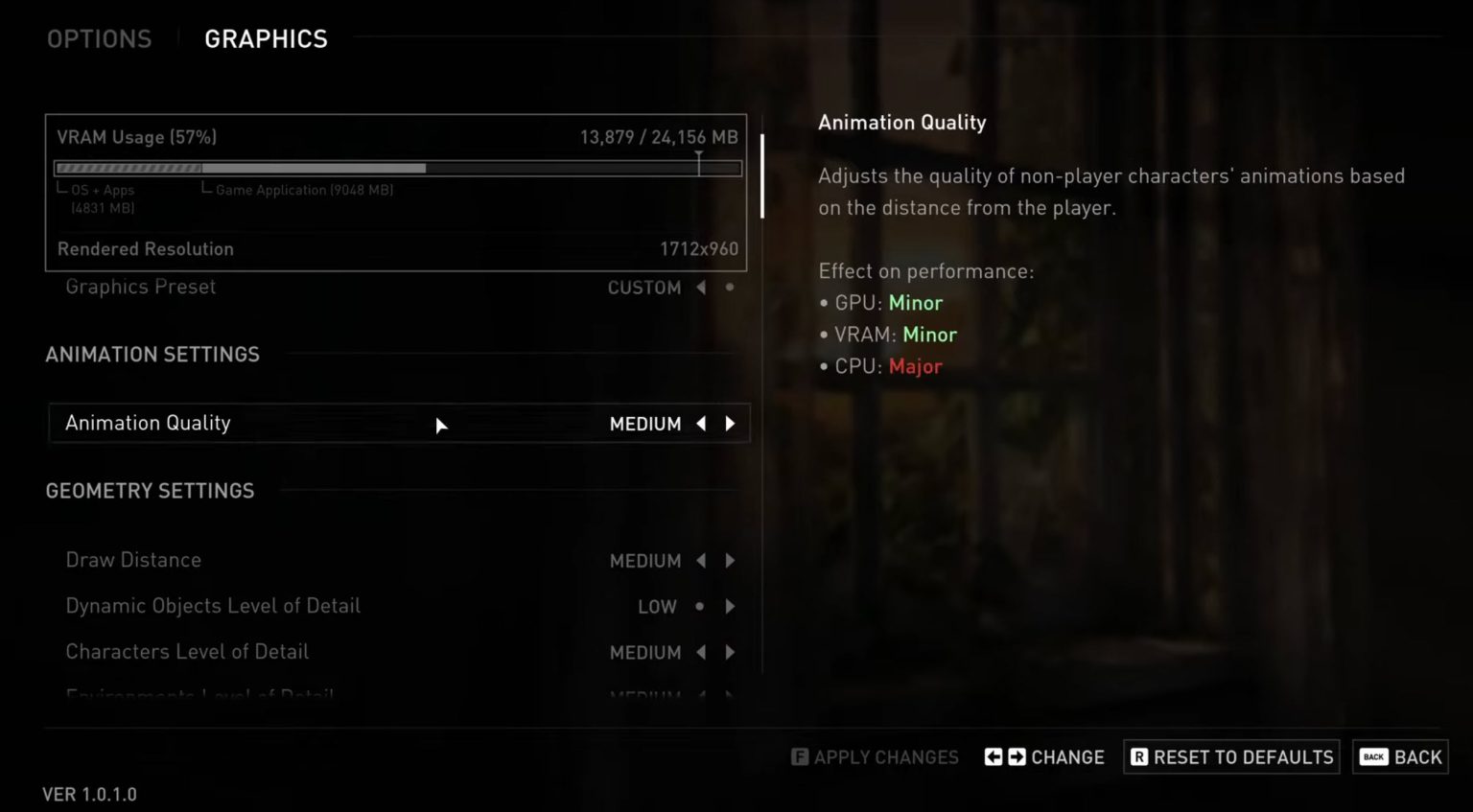1473x812 pixels.
Task: Switch to the OPTIONS tab
Action: click(99, 38)
